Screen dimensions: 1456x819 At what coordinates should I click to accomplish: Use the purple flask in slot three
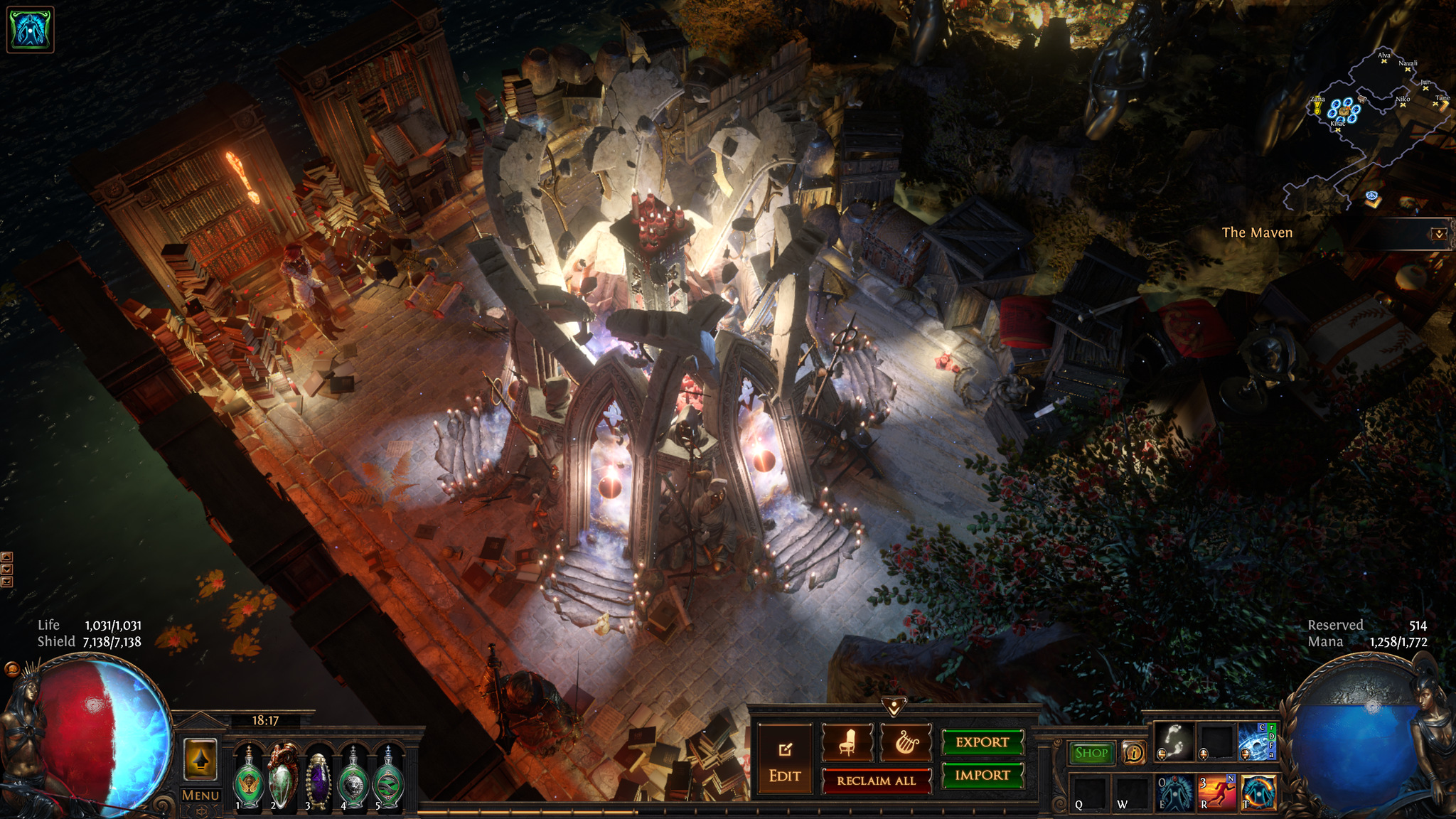coord(318,779)
